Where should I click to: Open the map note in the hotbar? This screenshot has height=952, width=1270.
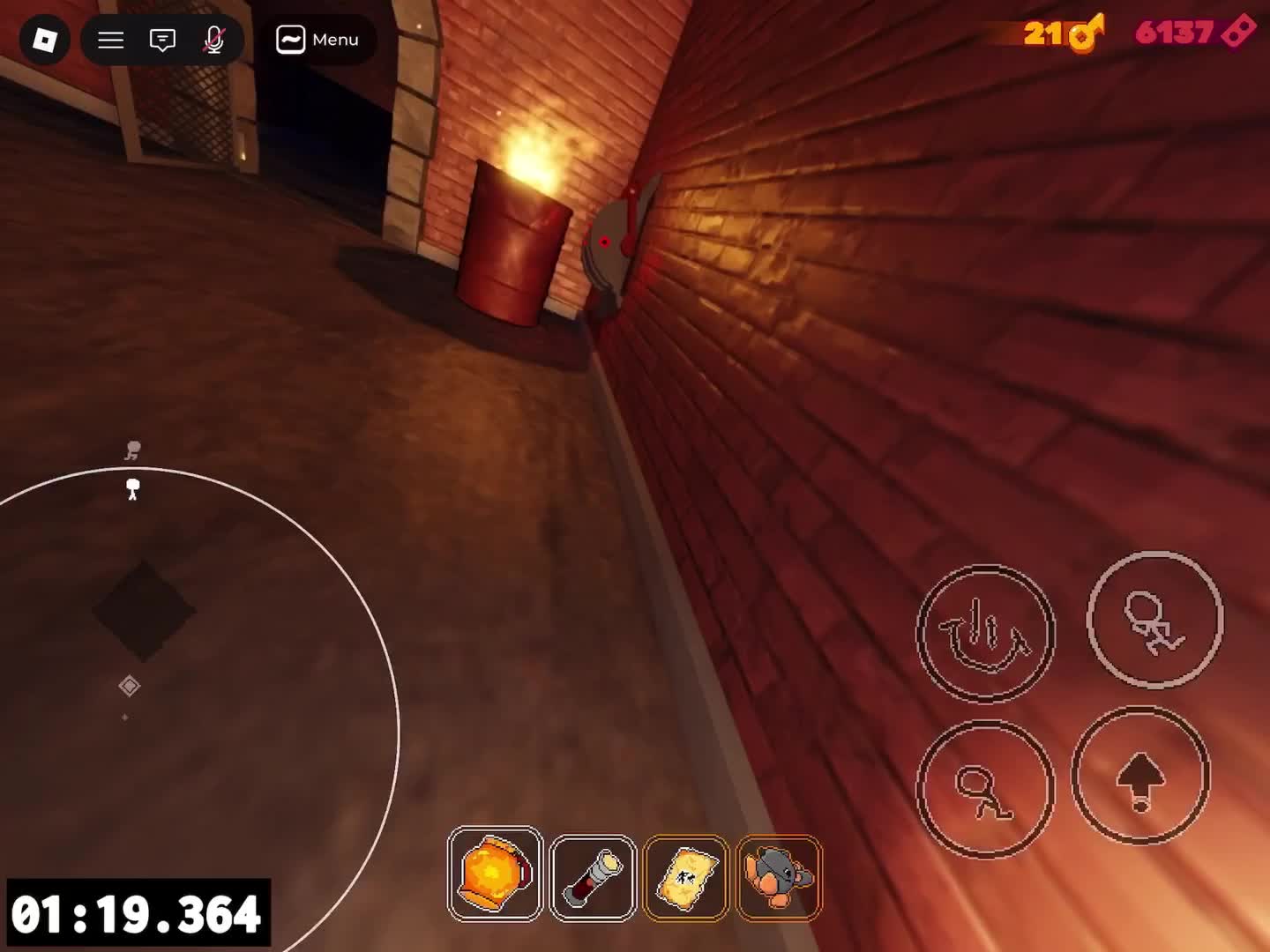click(686, 877)
